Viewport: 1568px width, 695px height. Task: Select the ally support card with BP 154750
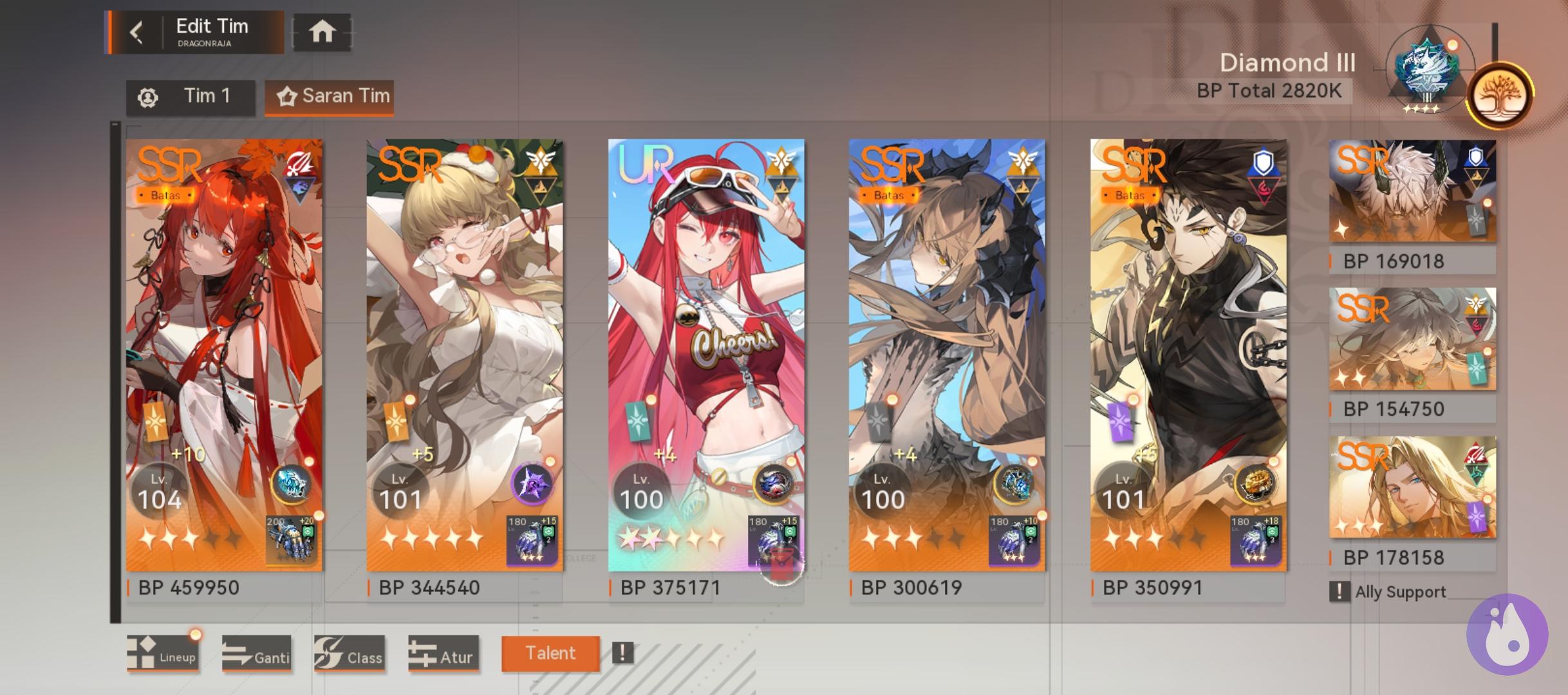[x=1412, y=339]
